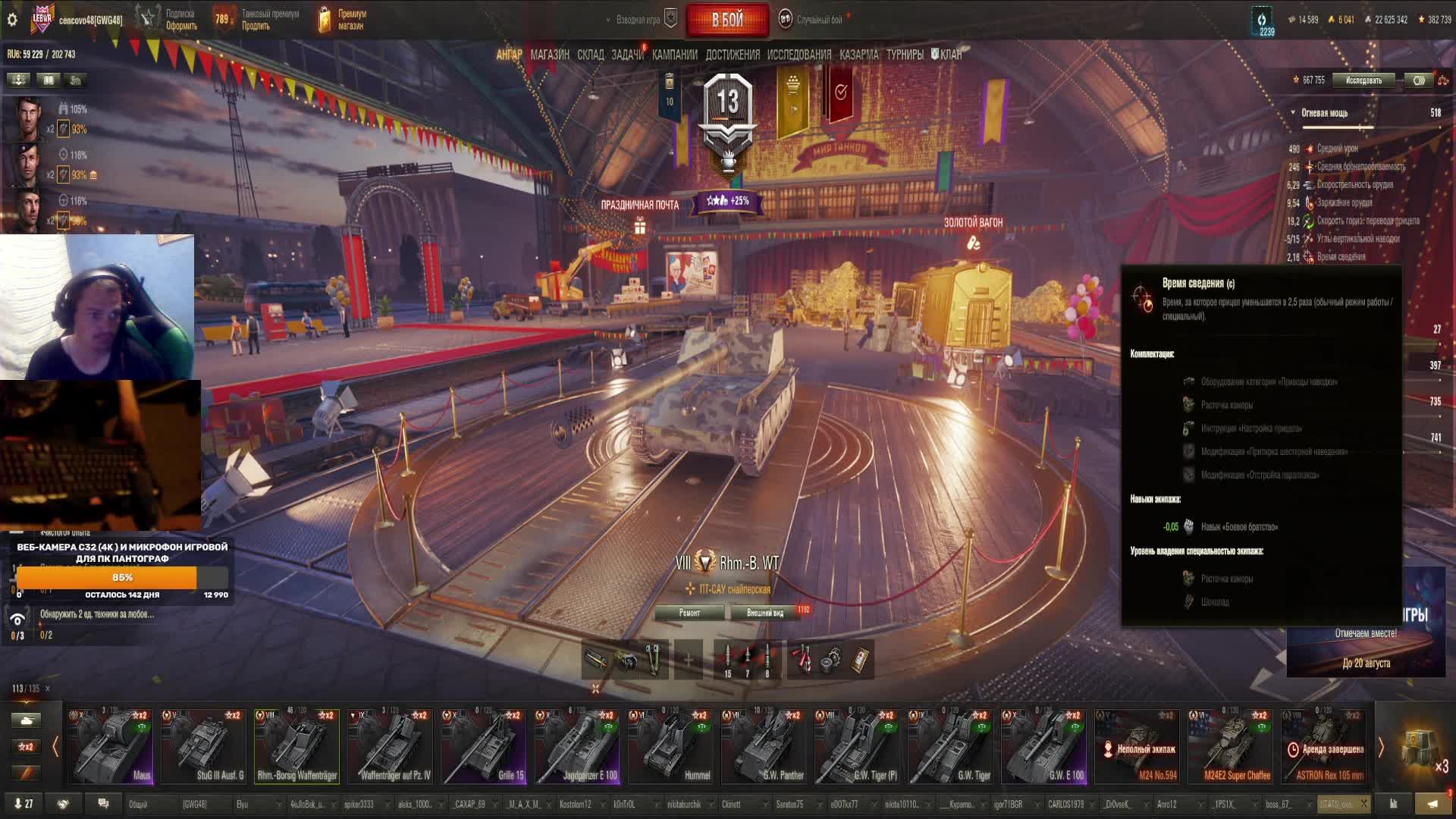The image size is (1456, 819).
Task: Start battle with the red В БОЙ button
Action: (726, 20)
